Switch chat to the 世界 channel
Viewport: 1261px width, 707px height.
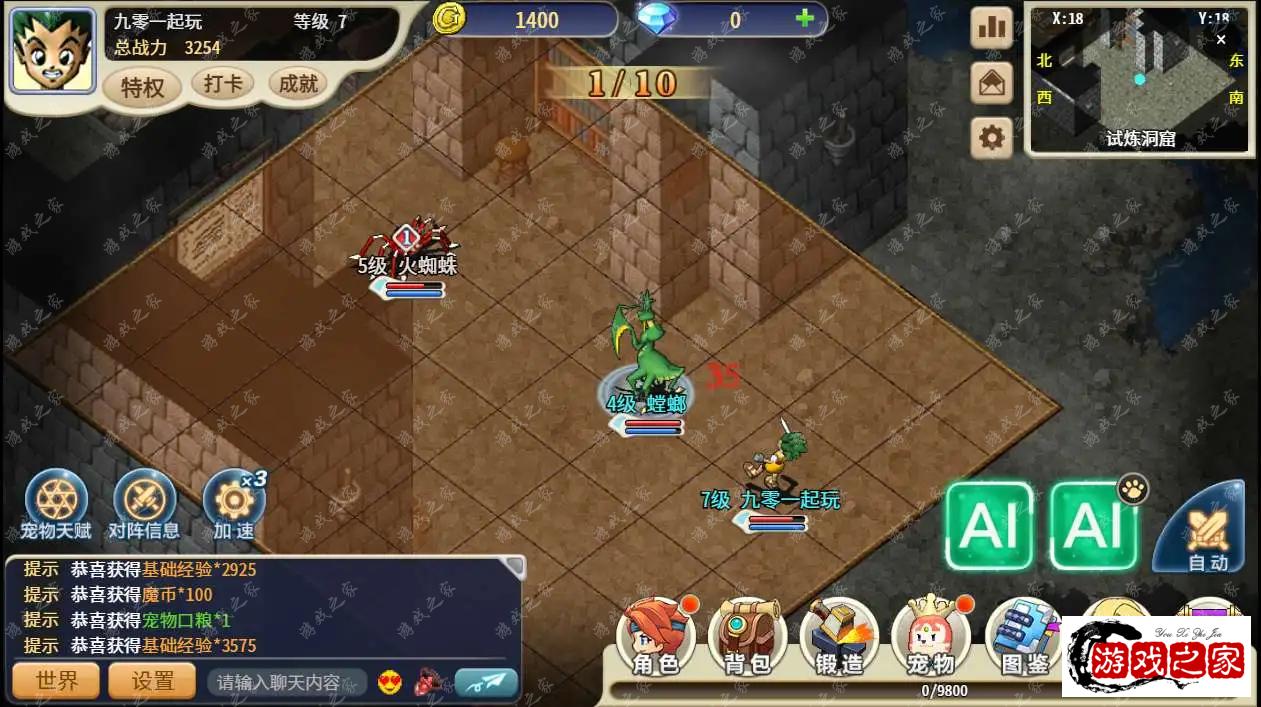[56, 681]
